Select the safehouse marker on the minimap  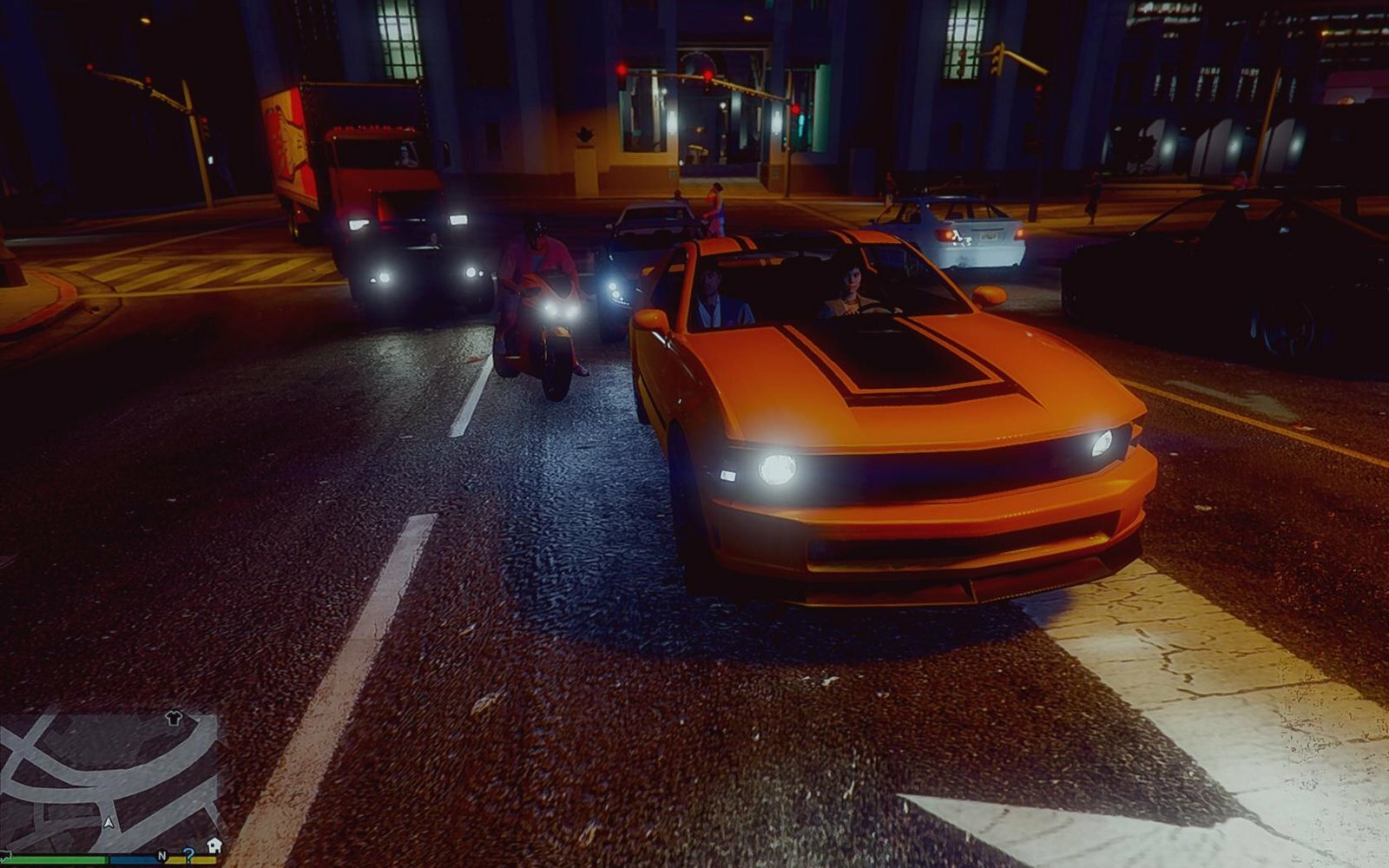click(214, 845)
